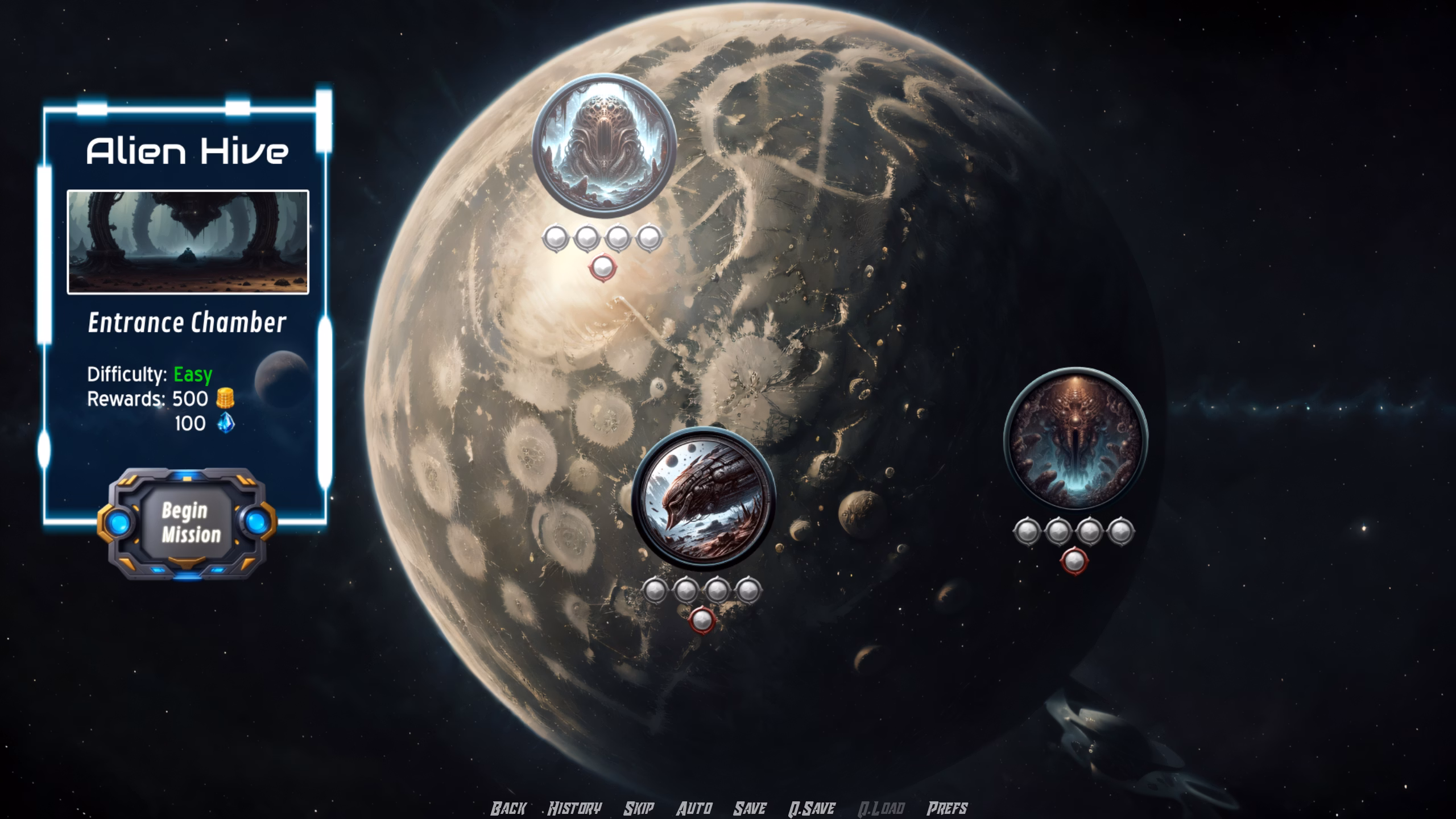Select the dark tentacled alien mission node
This screenshot has height=819, width=1456.
1075,439
